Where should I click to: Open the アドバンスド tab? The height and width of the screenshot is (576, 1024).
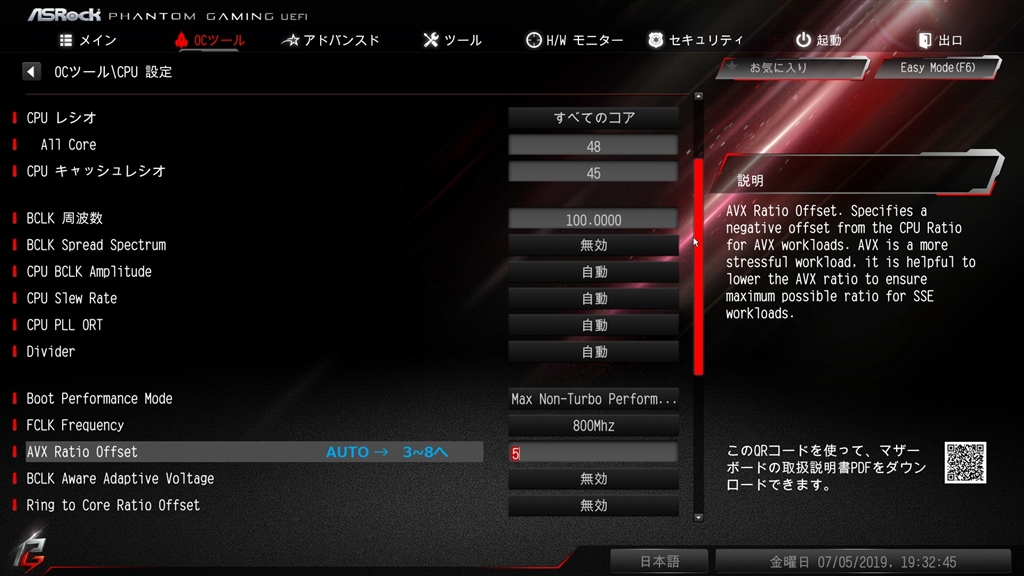[x=331, y=40]
